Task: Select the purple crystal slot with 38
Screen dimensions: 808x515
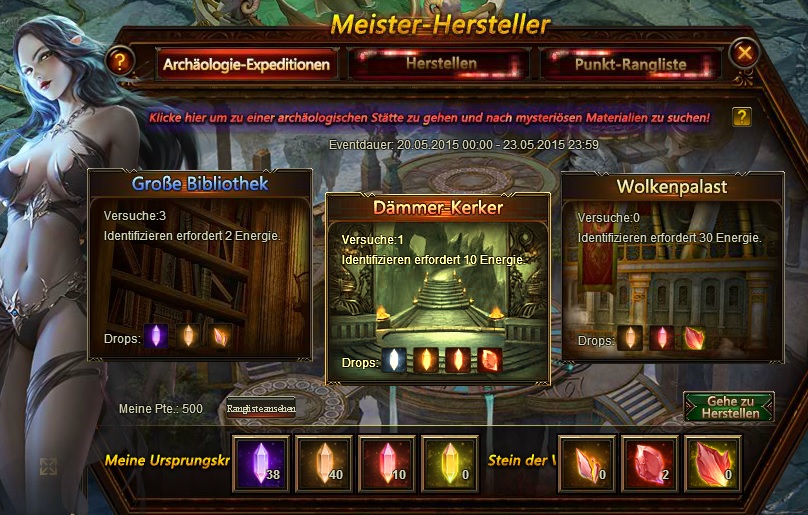Action: [x=262, y=464]
